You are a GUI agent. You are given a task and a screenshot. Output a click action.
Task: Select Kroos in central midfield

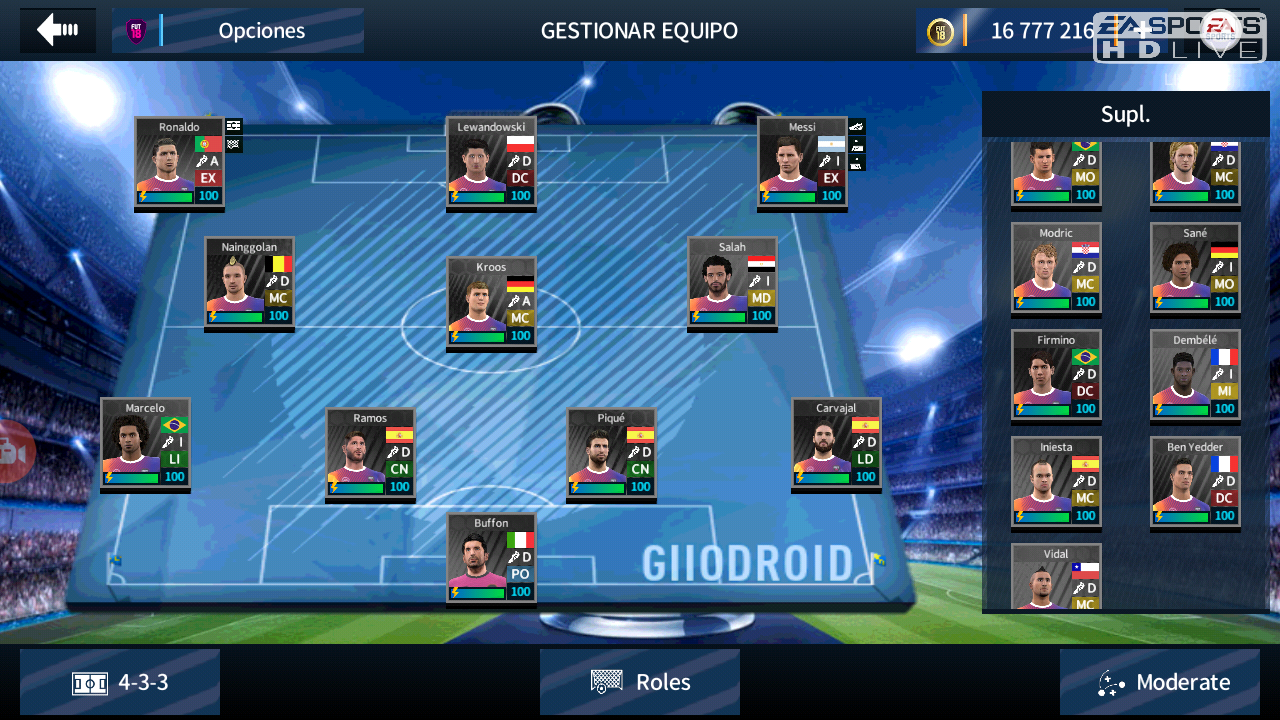coord(491,302)
